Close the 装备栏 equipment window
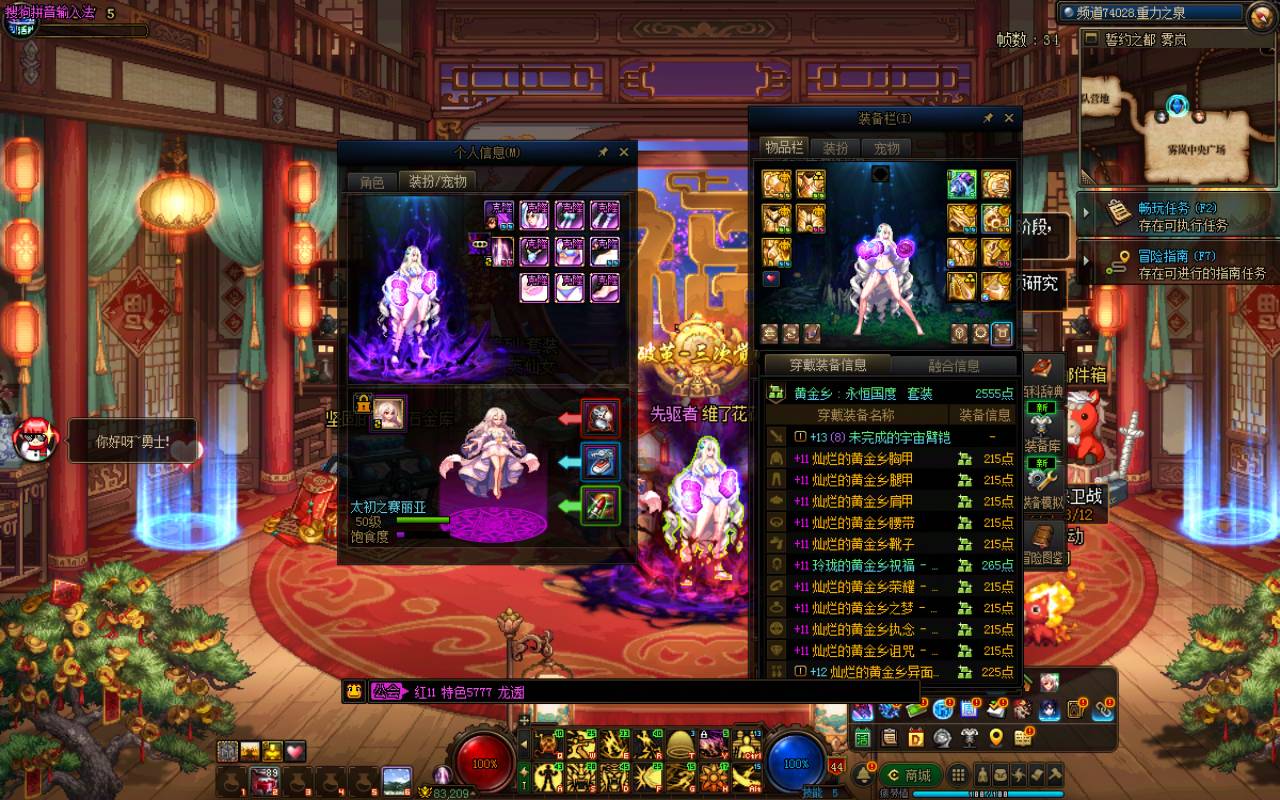This screenshot has height=800, width=1280. coord(1009,118)
